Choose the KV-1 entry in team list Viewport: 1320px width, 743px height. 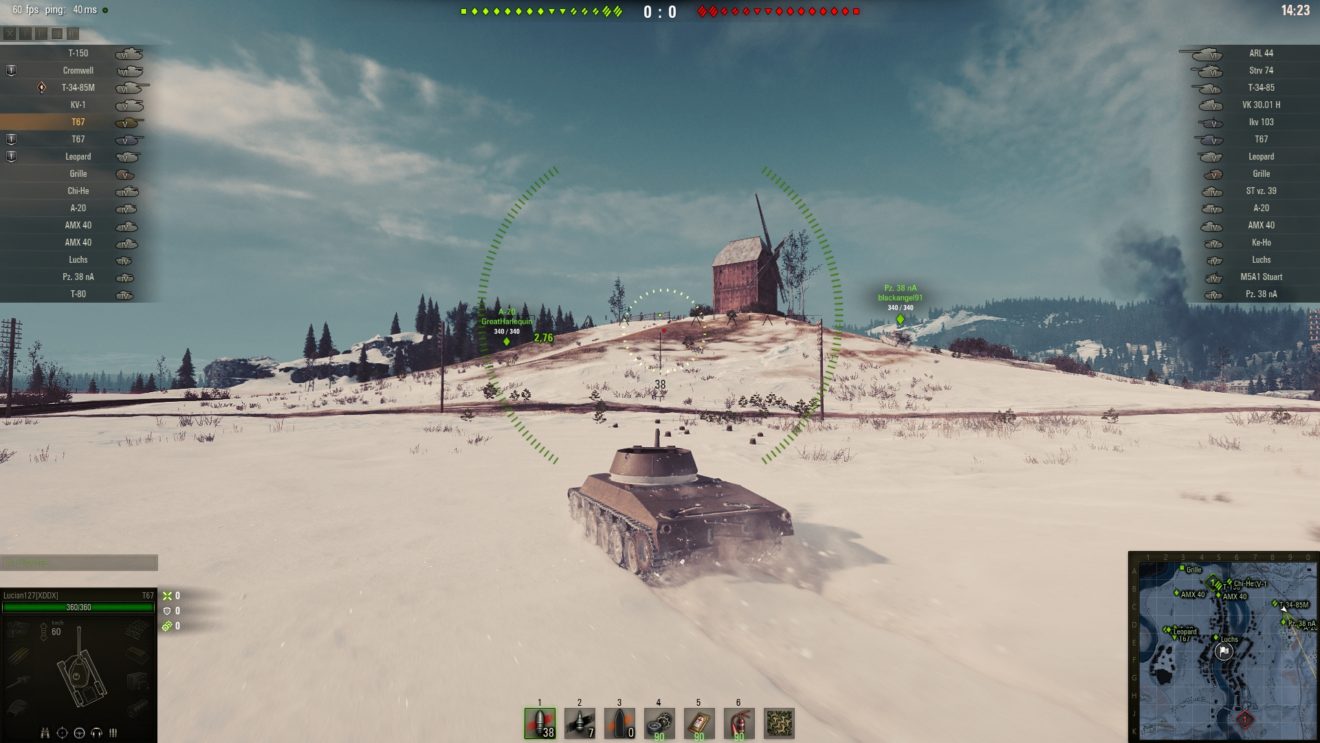pos(78,105)
